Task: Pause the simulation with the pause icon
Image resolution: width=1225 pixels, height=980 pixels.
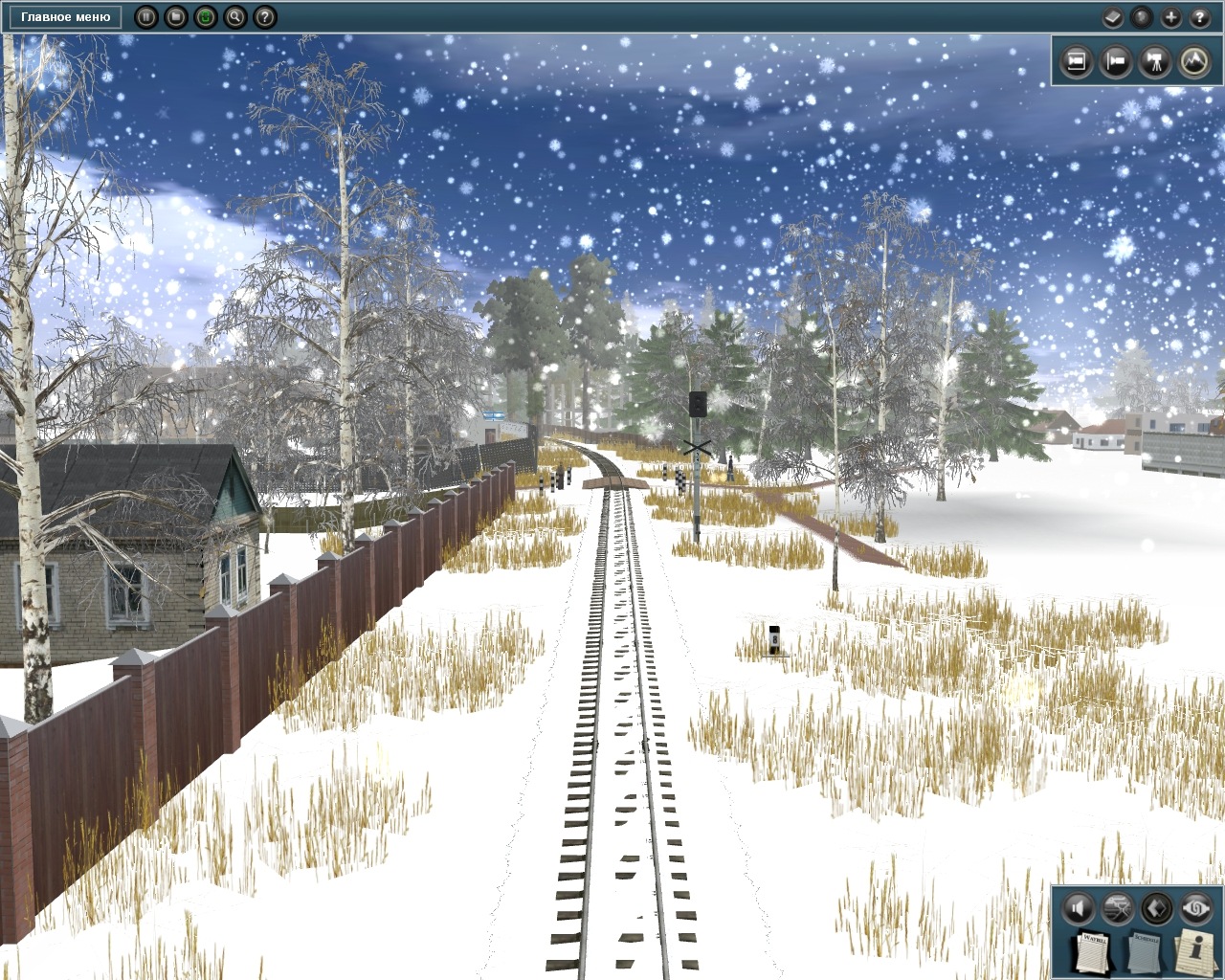Action: (146, 17)
